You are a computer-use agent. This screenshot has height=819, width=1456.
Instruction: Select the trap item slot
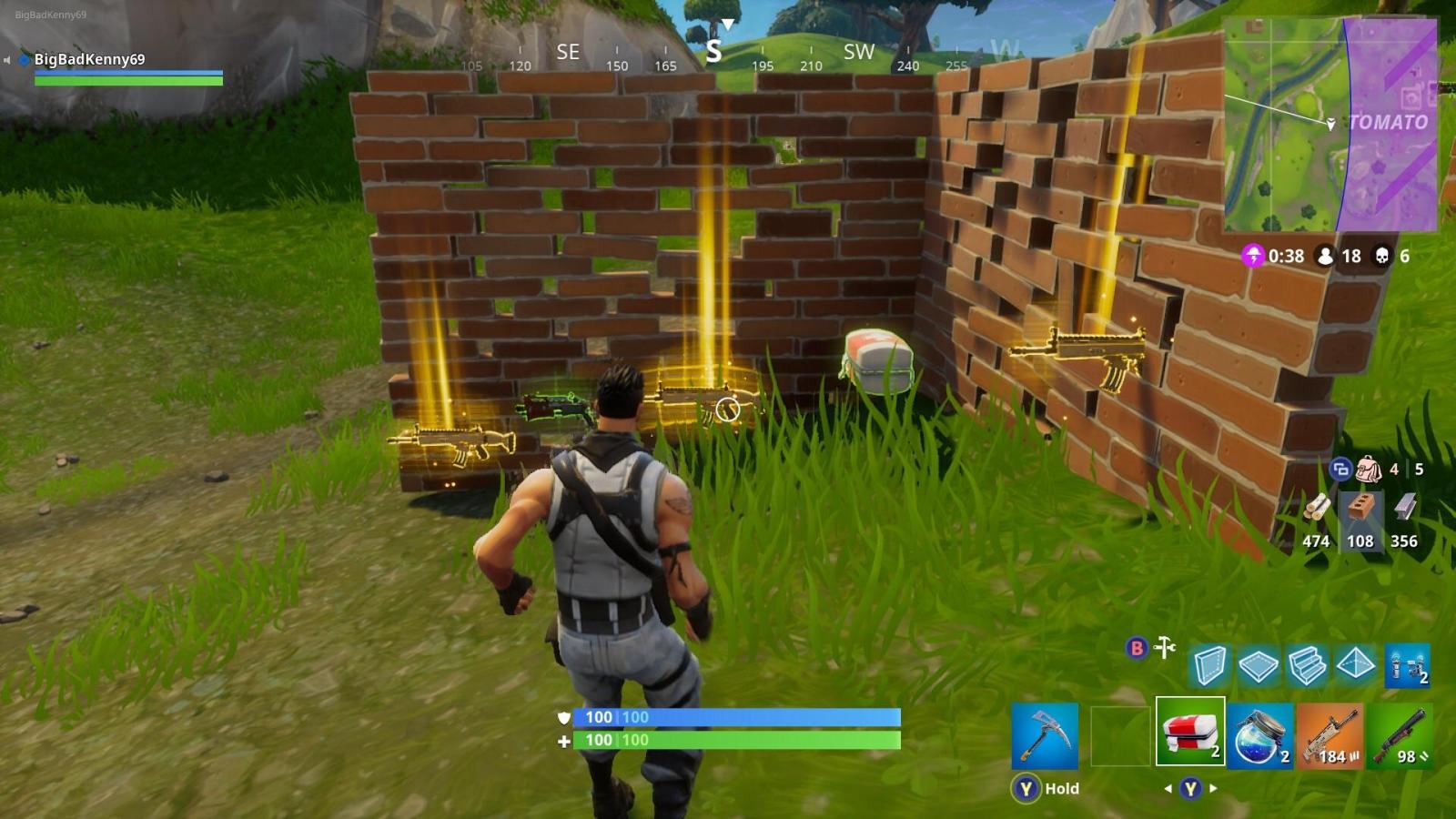[1406, 666]
